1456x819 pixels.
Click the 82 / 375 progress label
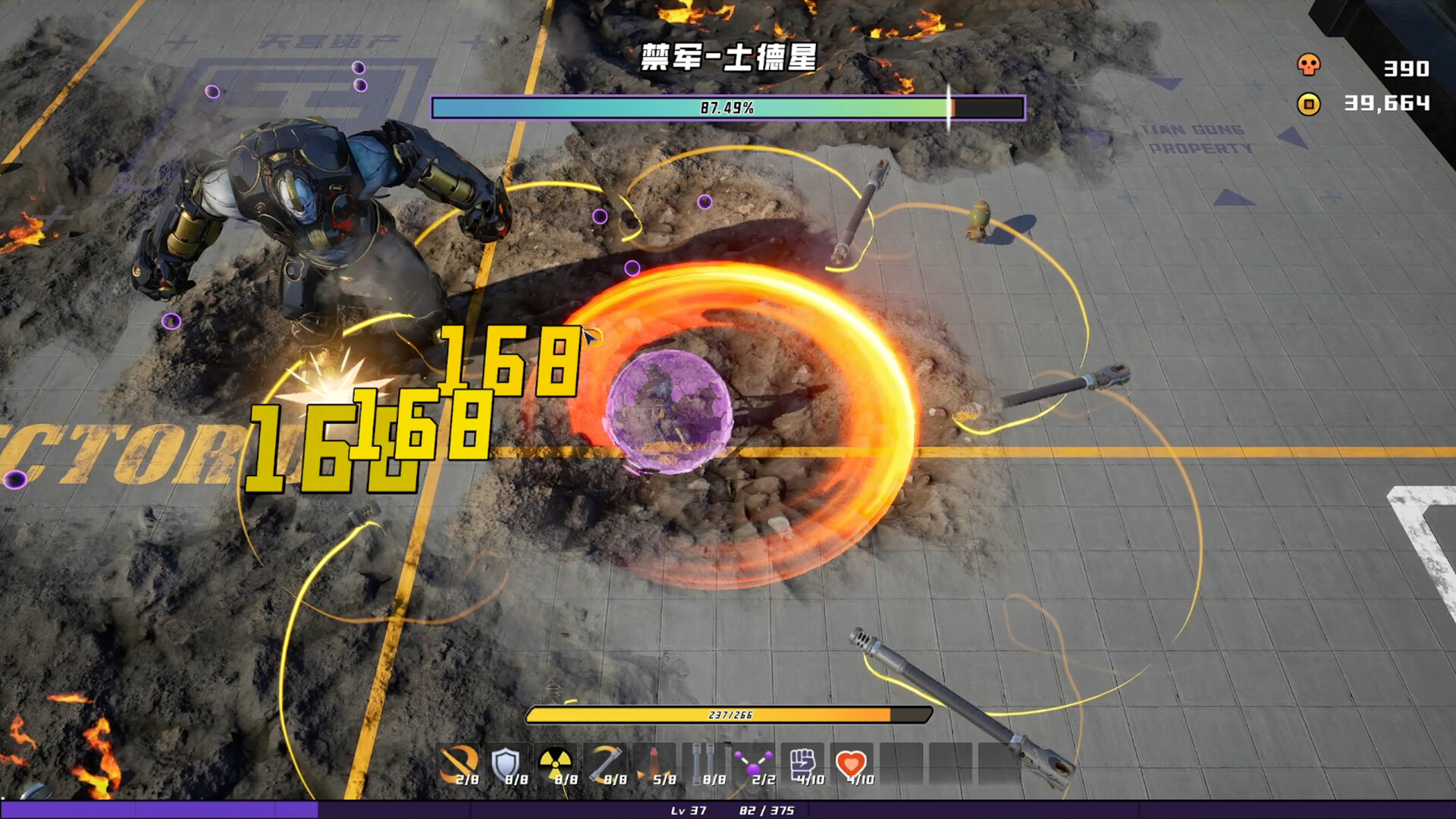click(x=767, y=811)
